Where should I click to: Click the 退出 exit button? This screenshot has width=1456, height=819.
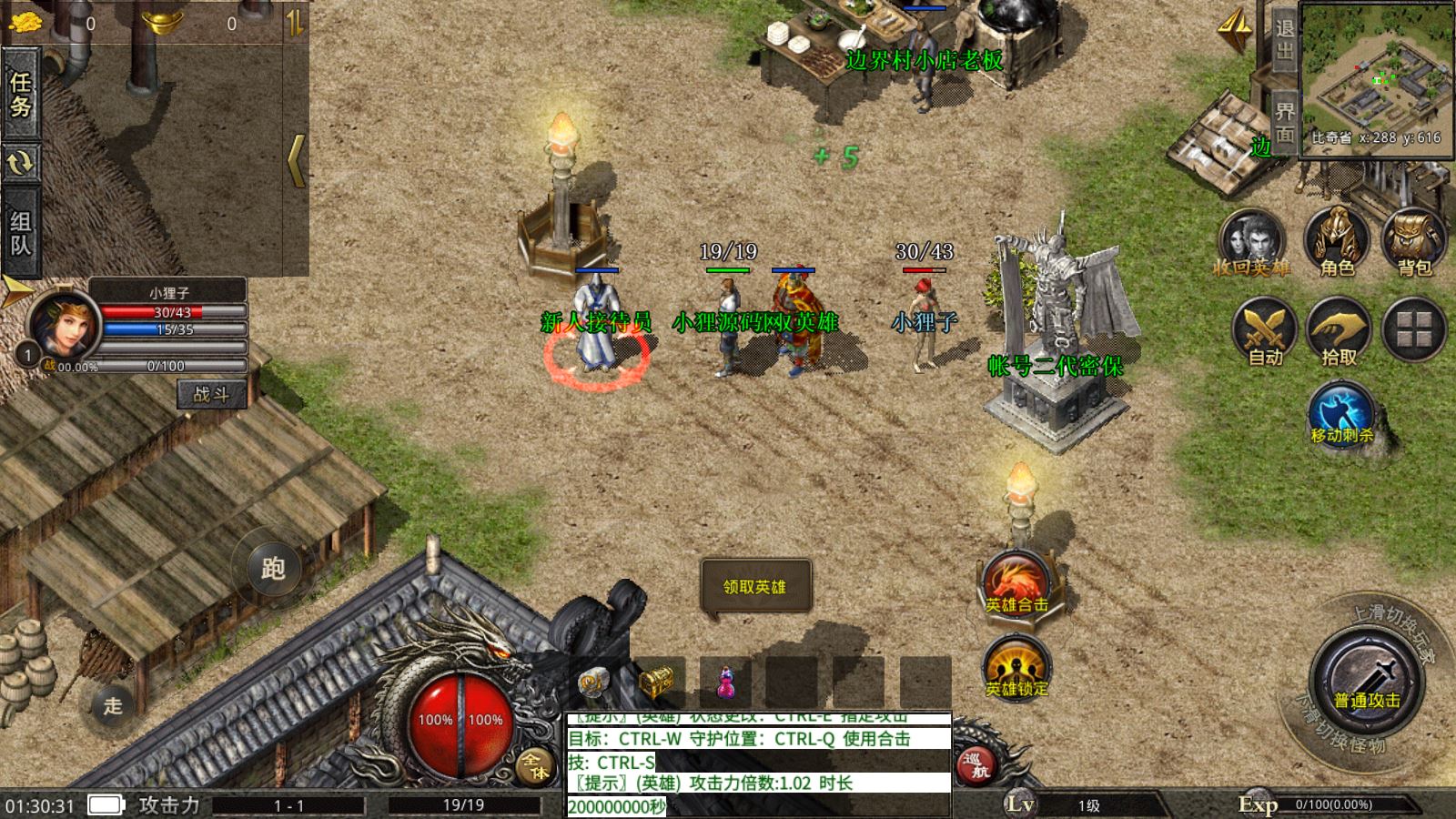click(x=1284, y=40)
